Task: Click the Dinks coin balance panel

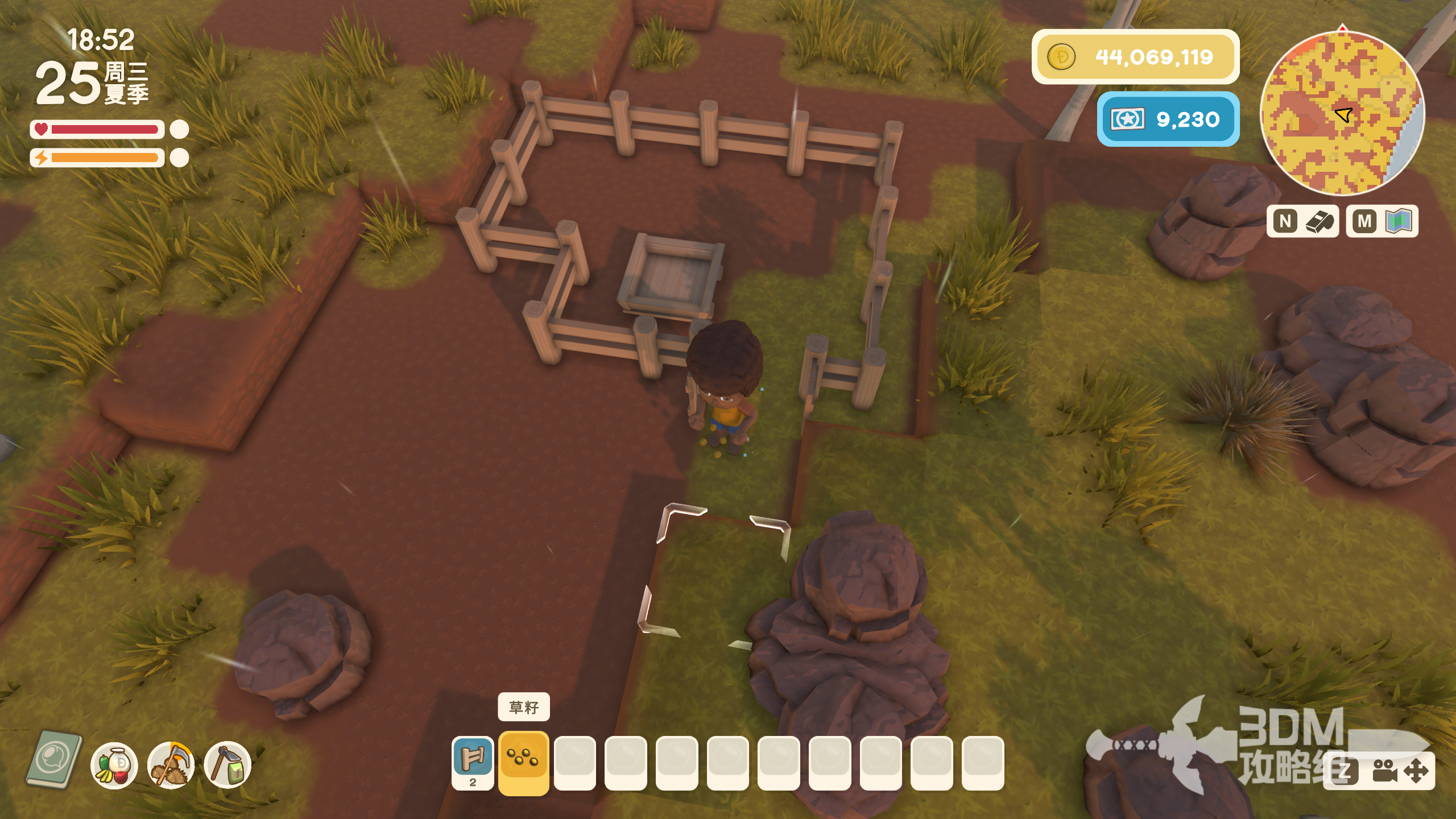Action: 1135,57
